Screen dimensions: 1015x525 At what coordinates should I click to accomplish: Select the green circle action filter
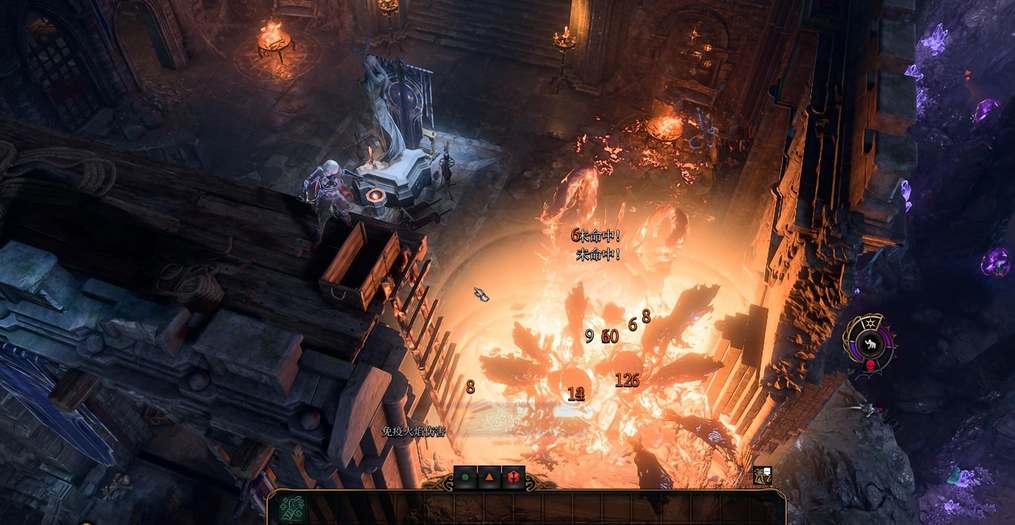[465, 477]
